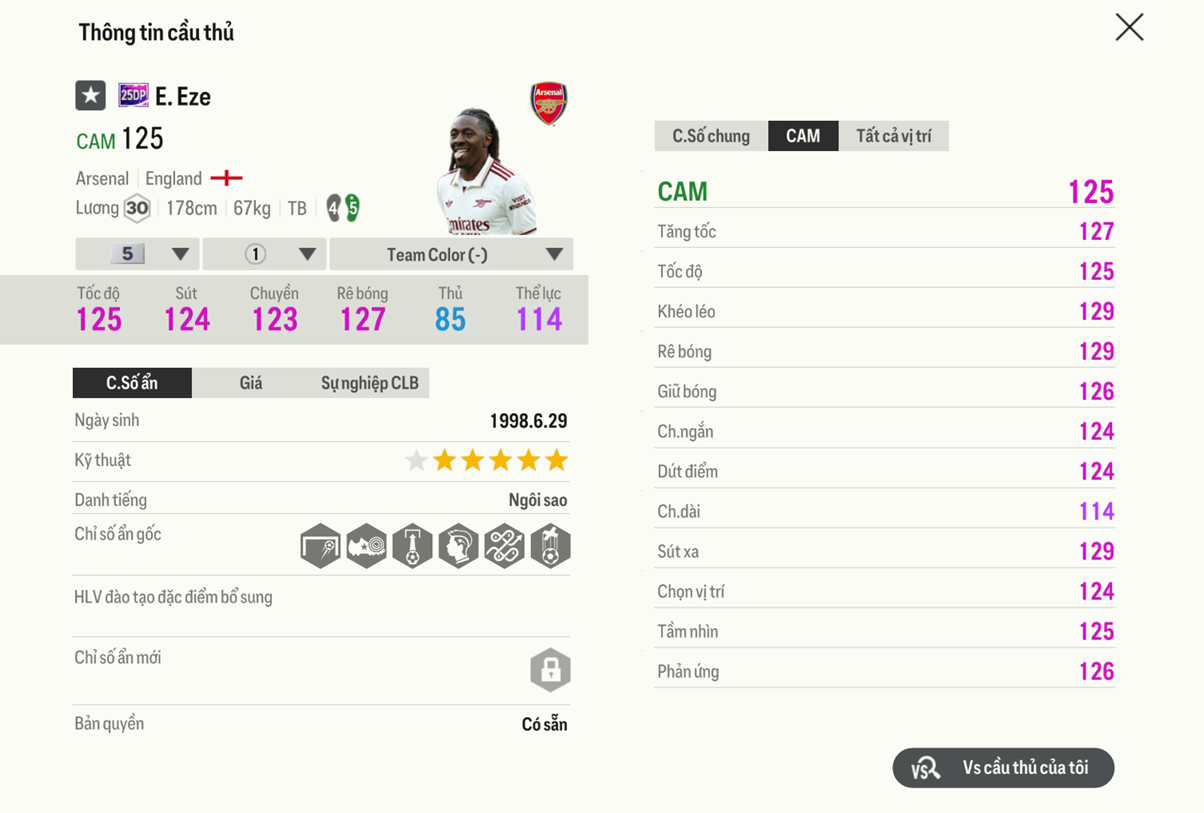The image size is (1204, 813).
Task: Select the CAM stats tab
Action: [802, 136]
